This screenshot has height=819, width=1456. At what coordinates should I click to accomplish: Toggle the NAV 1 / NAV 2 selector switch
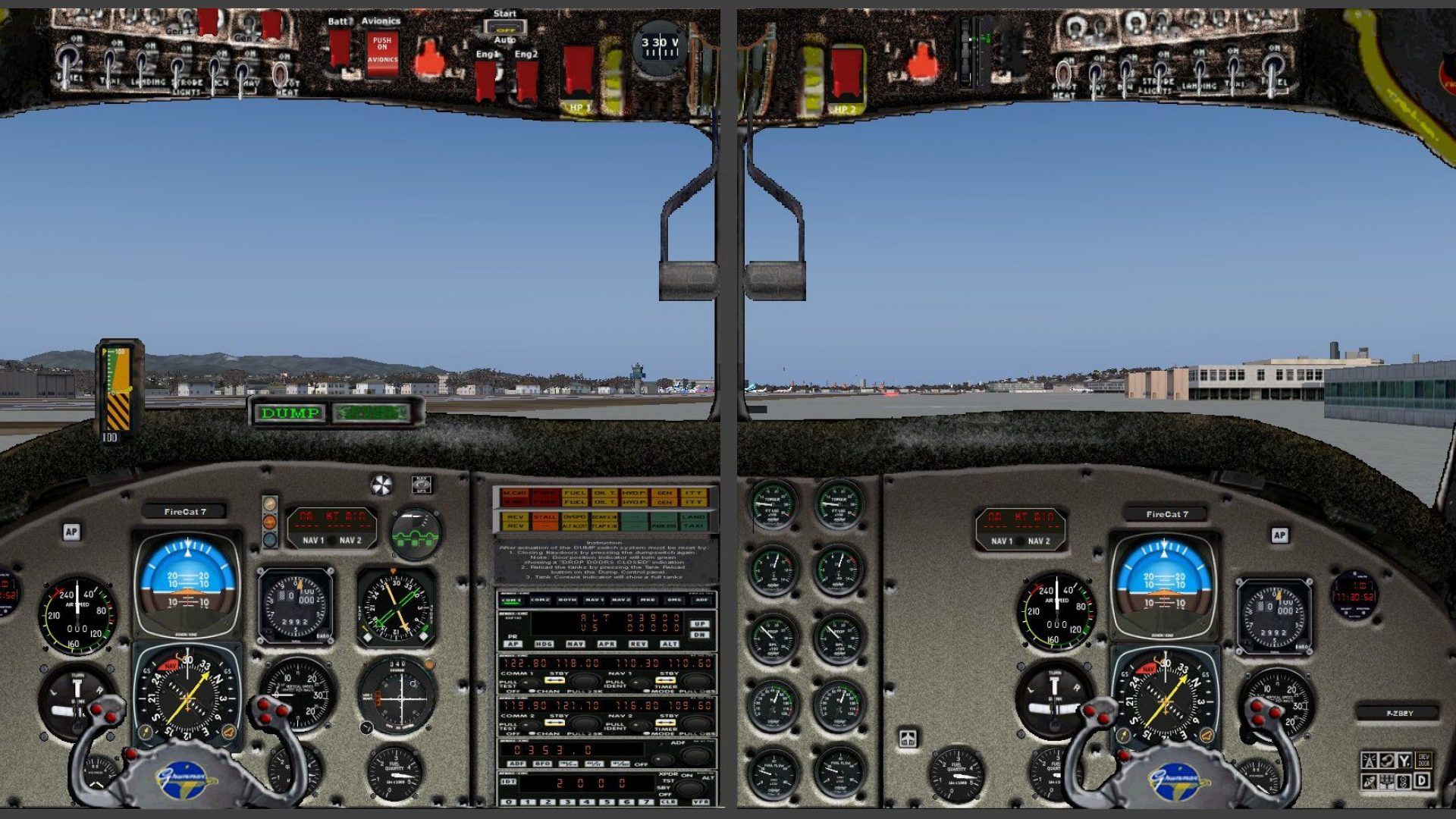click(x=331, y=541)
